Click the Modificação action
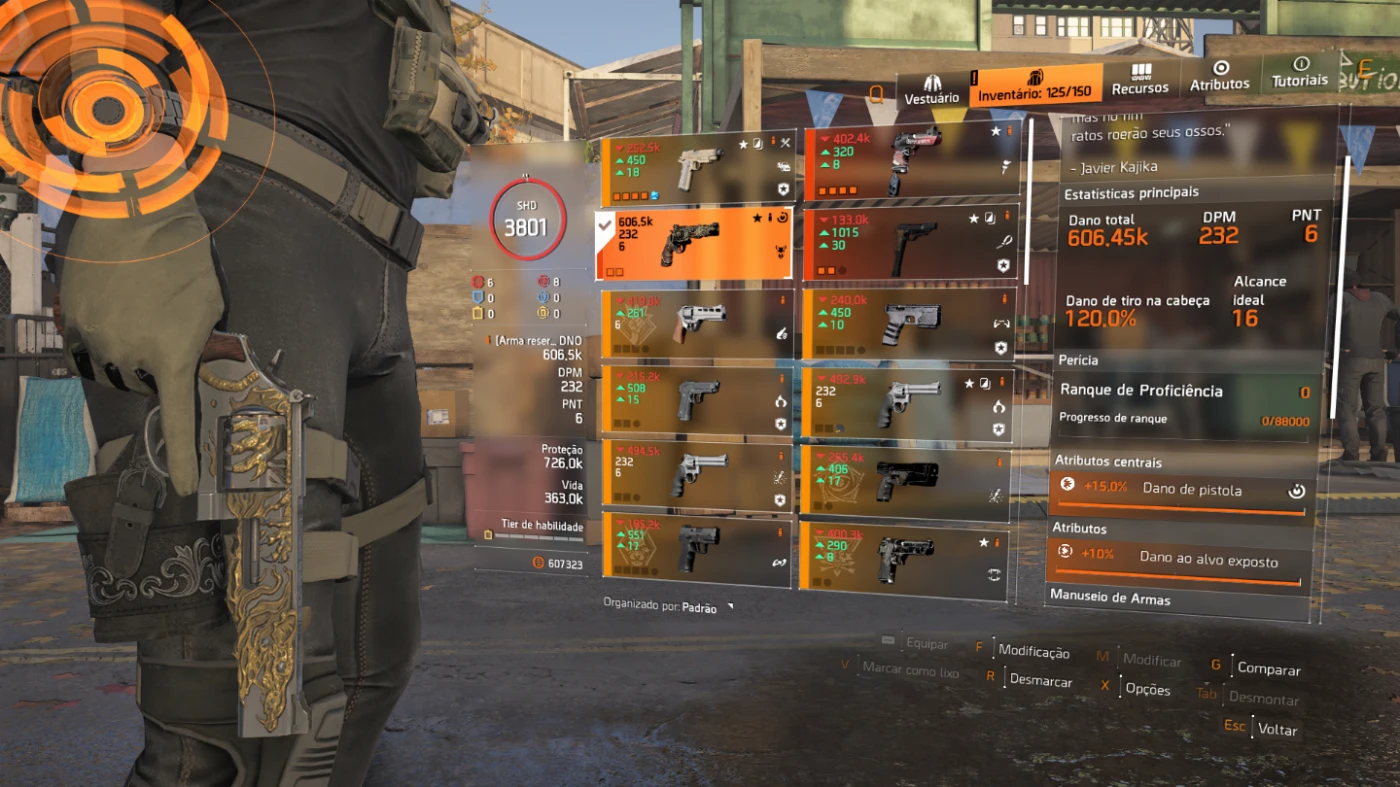The image size is (1400, 787). click(1033, 652)
